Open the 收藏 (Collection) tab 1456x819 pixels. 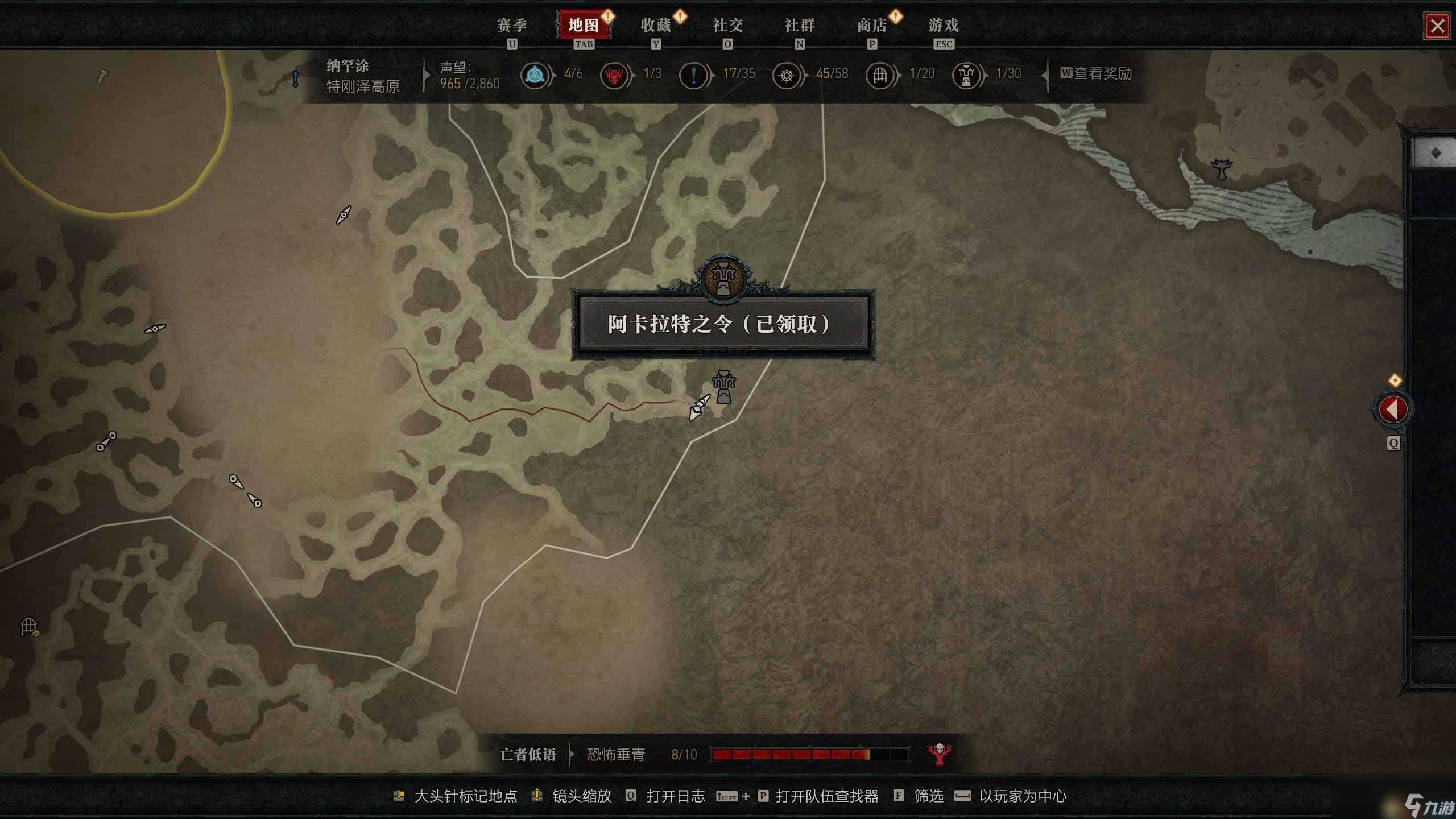pos(656,26)
